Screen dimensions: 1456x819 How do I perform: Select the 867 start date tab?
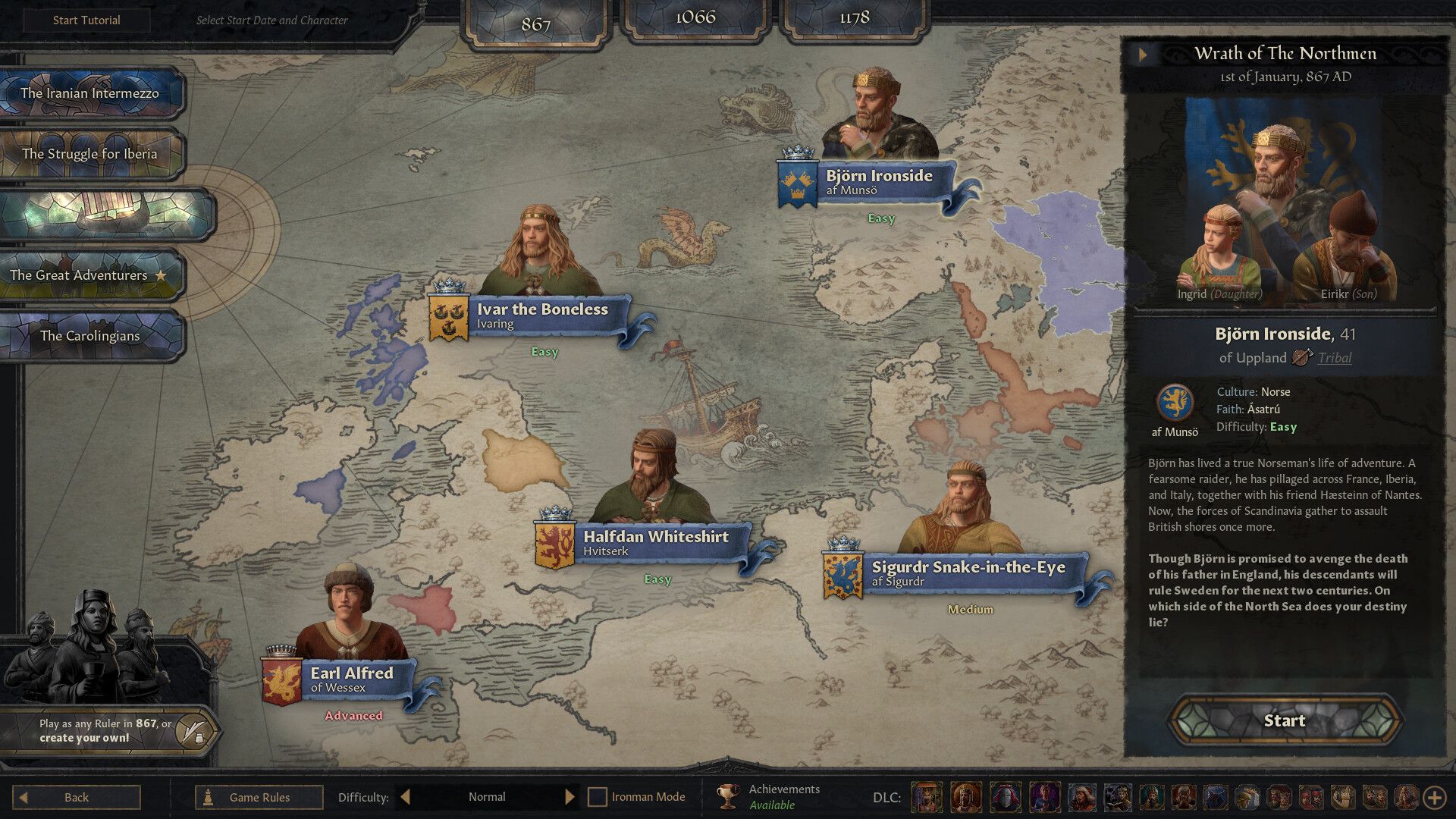[535, 24]
